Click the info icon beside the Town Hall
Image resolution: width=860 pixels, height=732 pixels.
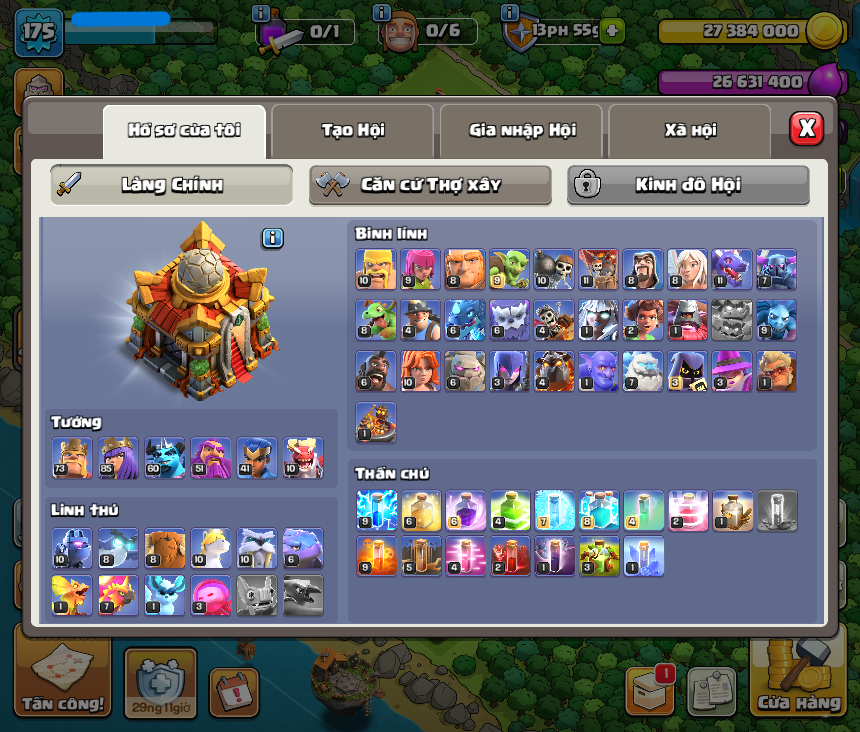pyautogui.click(x=273, y=238)
